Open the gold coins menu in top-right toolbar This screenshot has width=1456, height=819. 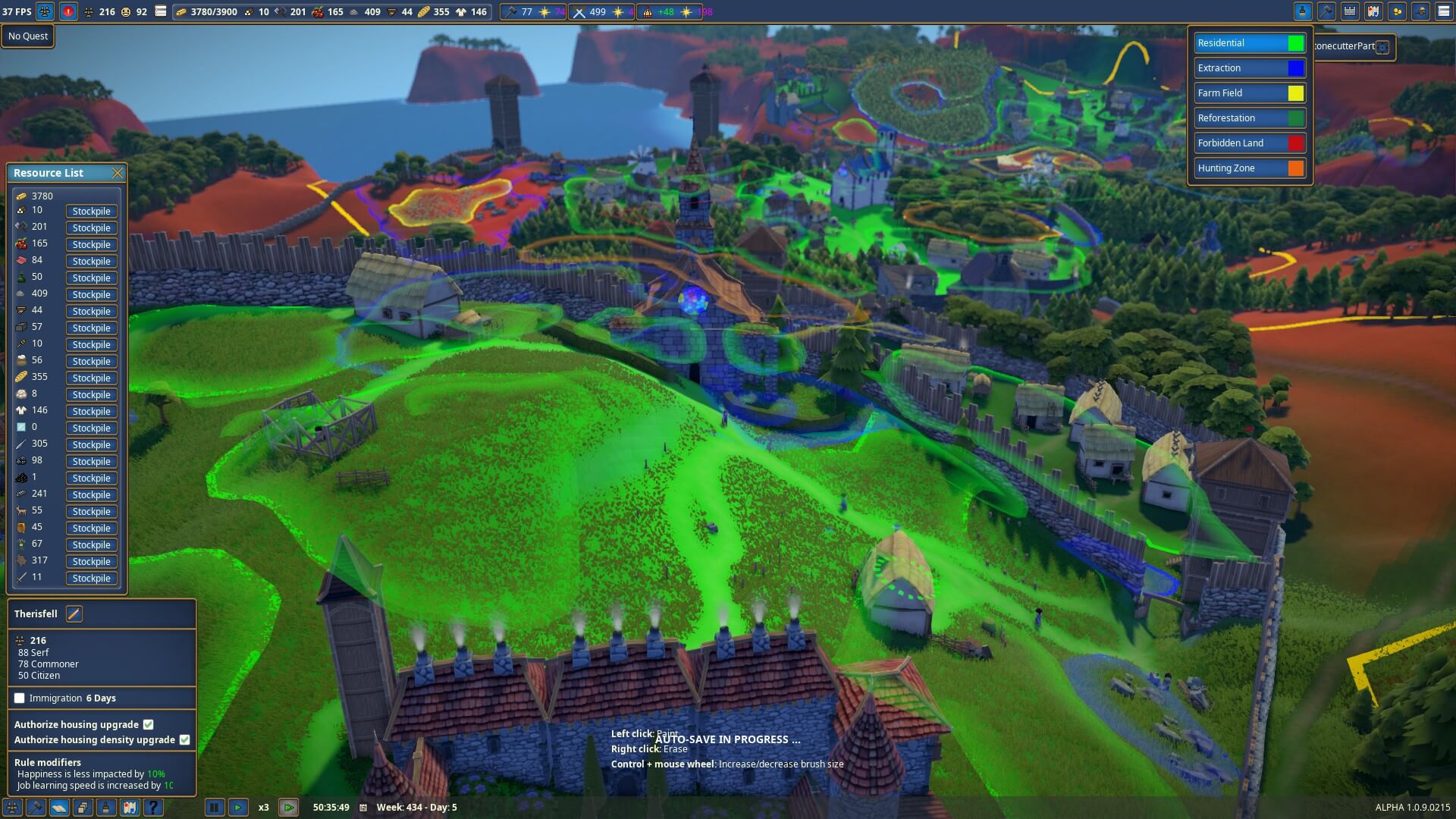1397,11
